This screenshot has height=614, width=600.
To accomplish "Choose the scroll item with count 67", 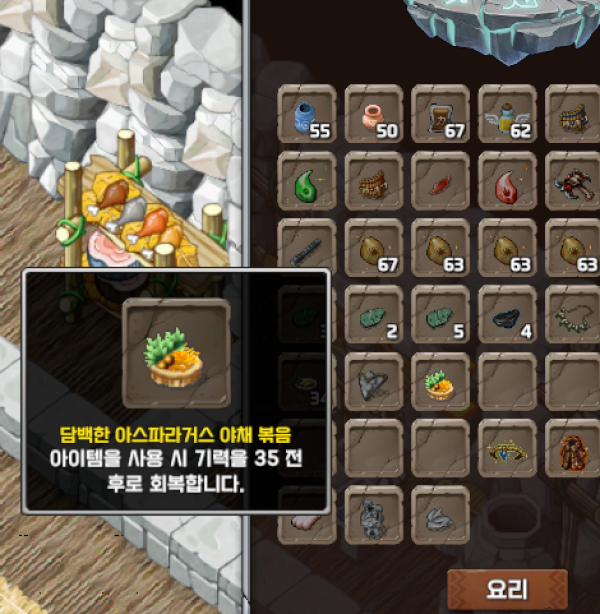I will (441, 115).
